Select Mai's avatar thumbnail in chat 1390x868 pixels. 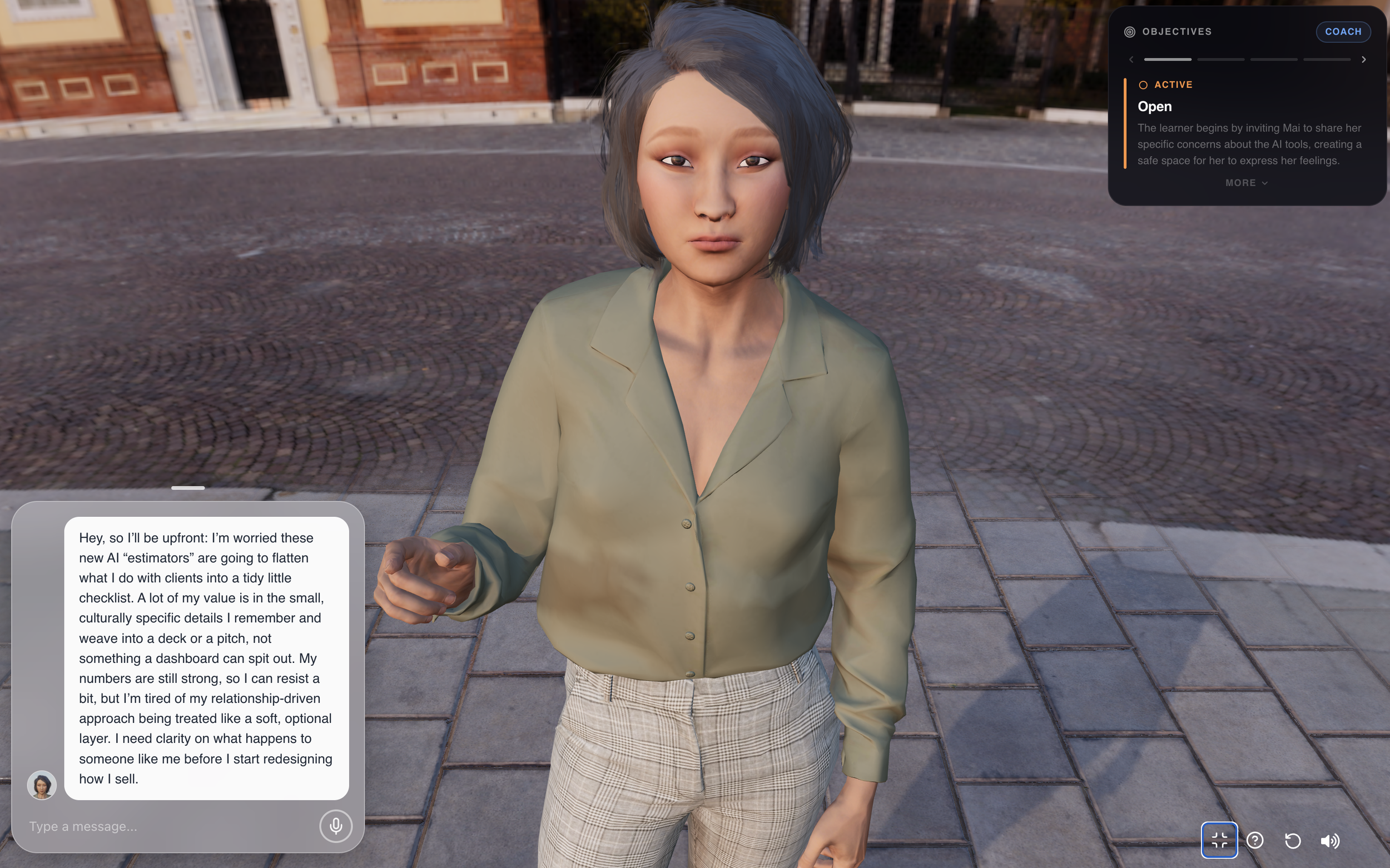click(x=42, y=785)
